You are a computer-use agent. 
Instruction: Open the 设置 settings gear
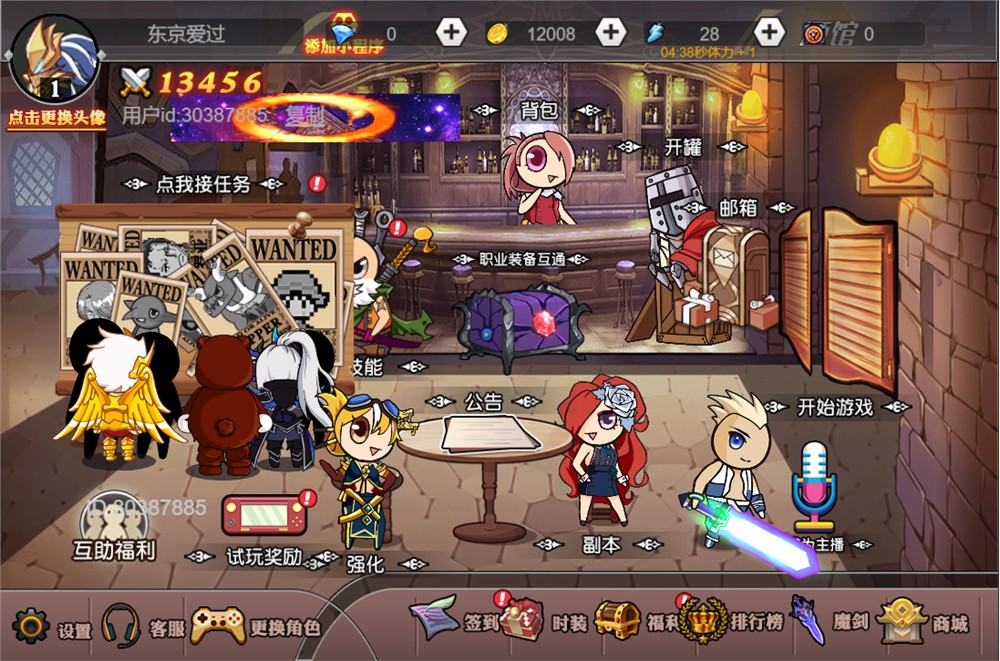point(31,627)
